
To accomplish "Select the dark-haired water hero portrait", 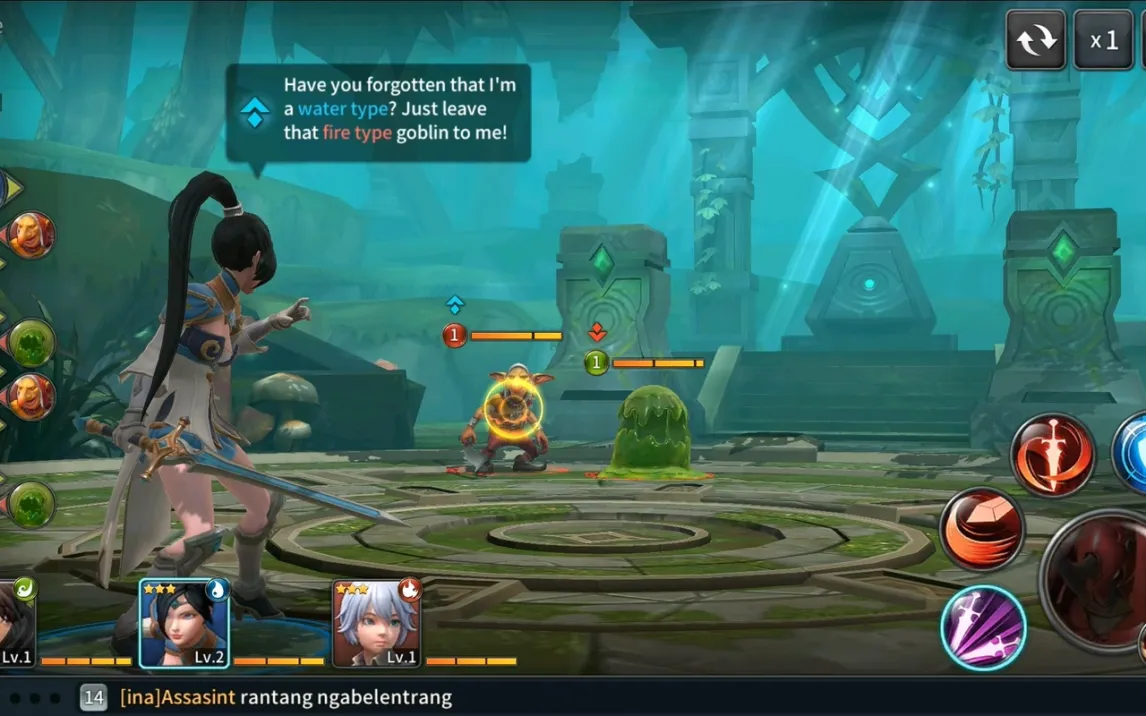I will 184,623.
